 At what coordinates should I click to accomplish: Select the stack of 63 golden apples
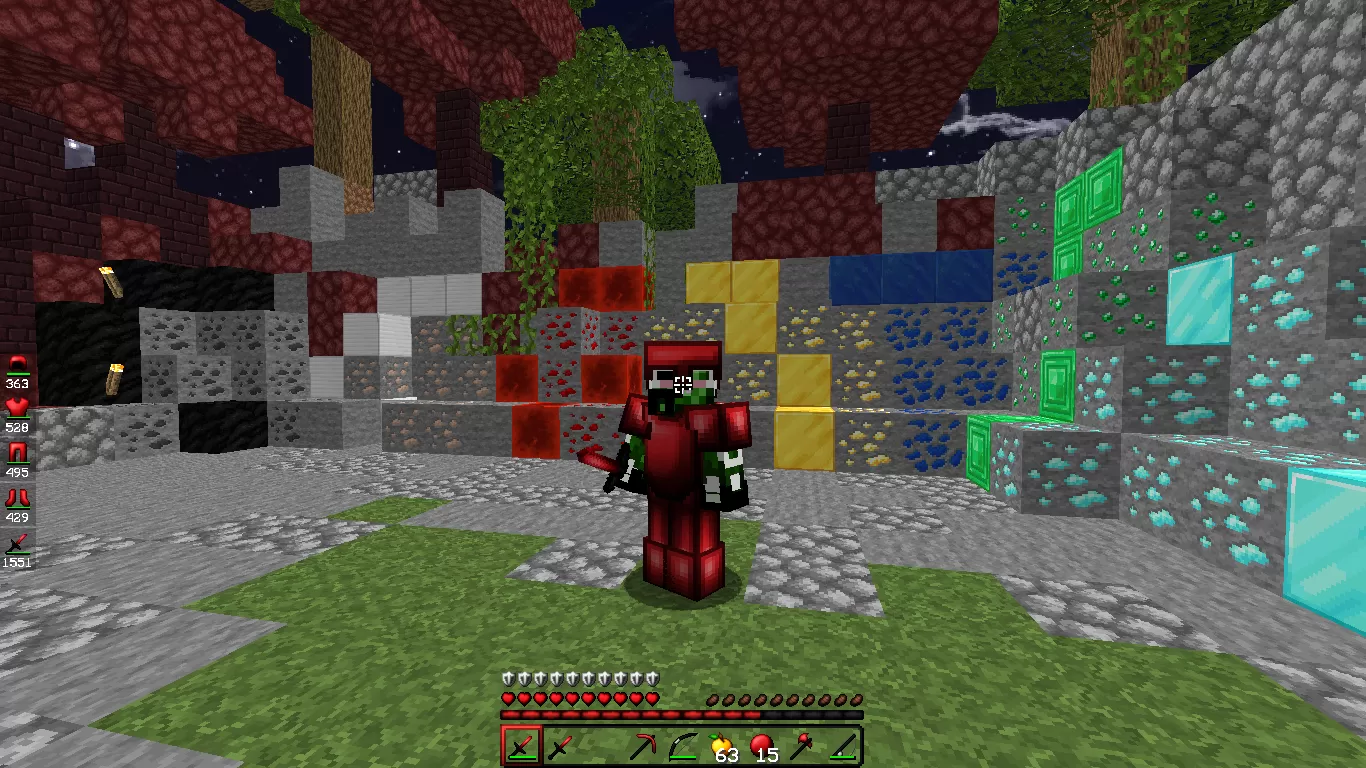[x=720, y=746]
